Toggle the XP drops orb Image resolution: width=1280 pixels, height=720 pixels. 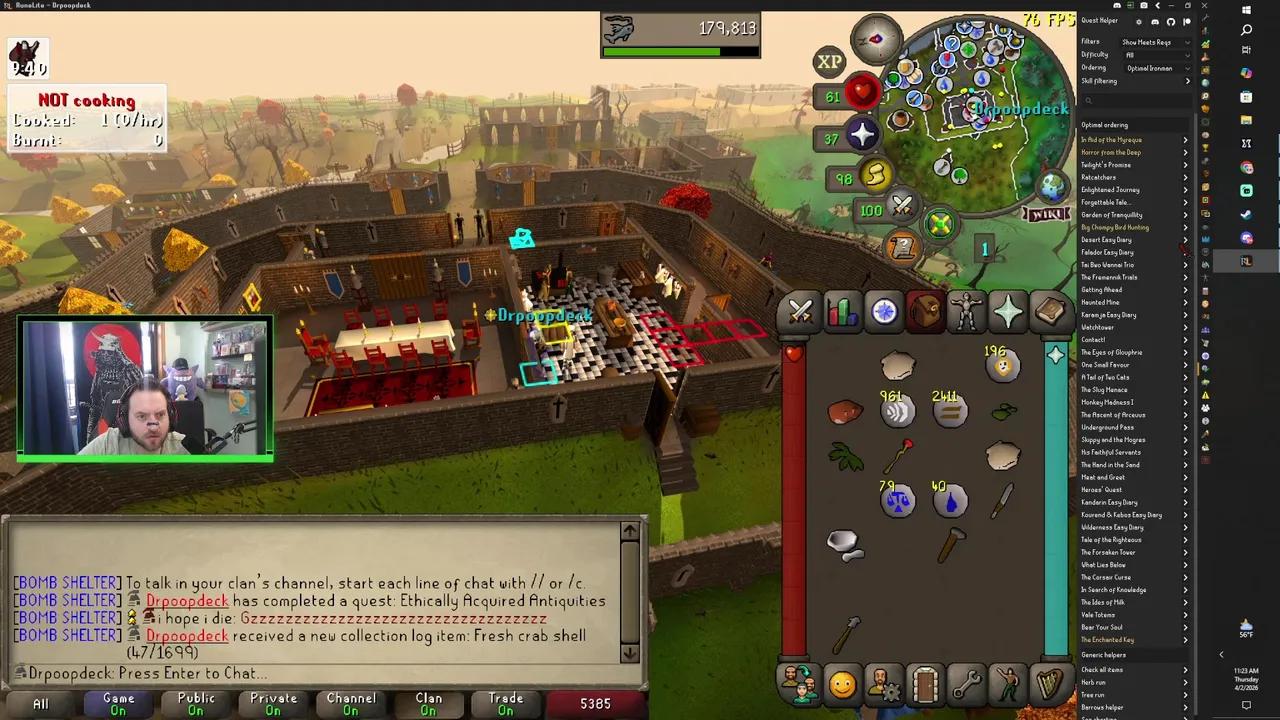tap(829, 62)
